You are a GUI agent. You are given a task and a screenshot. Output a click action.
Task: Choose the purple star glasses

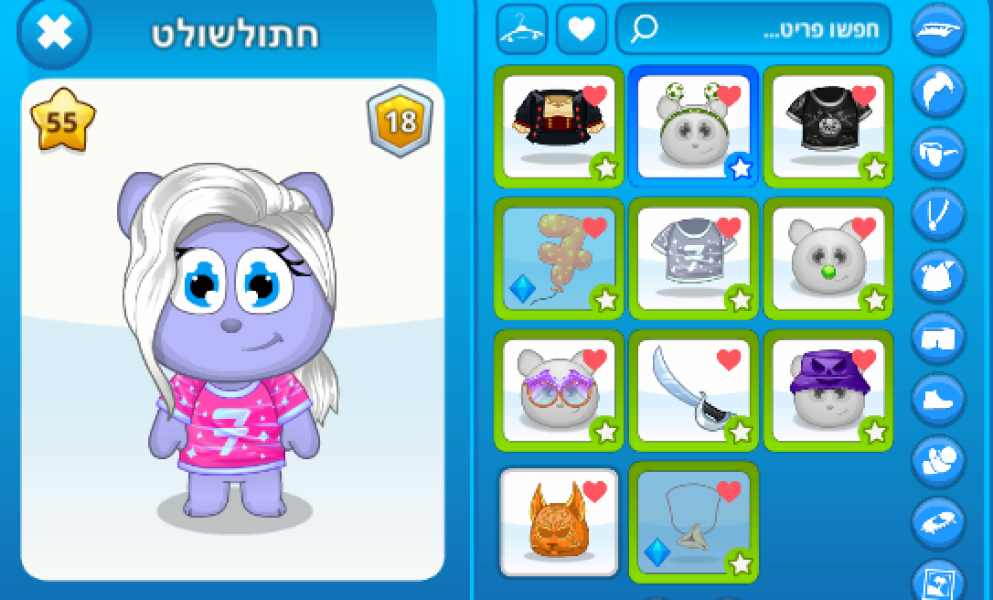pyautogui.click(x=558, y=390)
